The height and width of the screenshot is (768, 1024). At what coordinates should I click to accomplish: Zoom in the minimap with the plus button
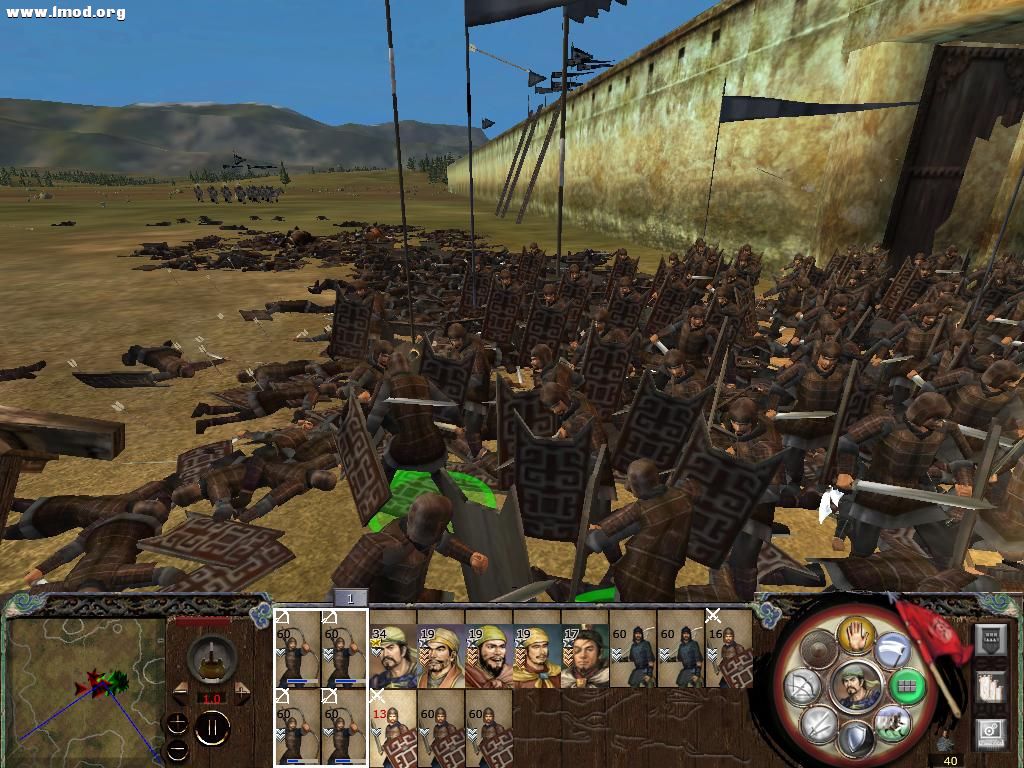[177, 722]
